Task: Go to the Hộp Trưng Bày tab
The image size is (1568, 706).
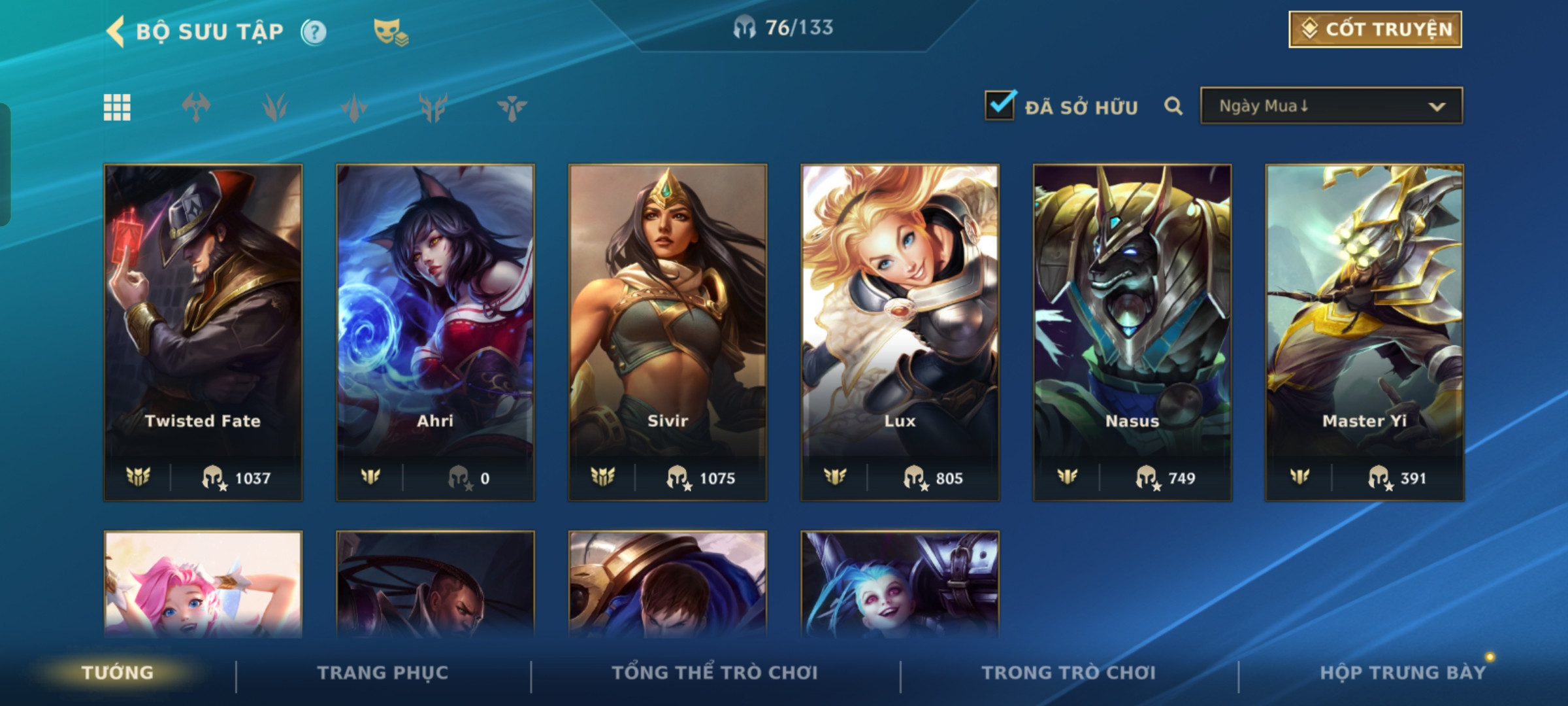Action: click(x=1402, y=673)
